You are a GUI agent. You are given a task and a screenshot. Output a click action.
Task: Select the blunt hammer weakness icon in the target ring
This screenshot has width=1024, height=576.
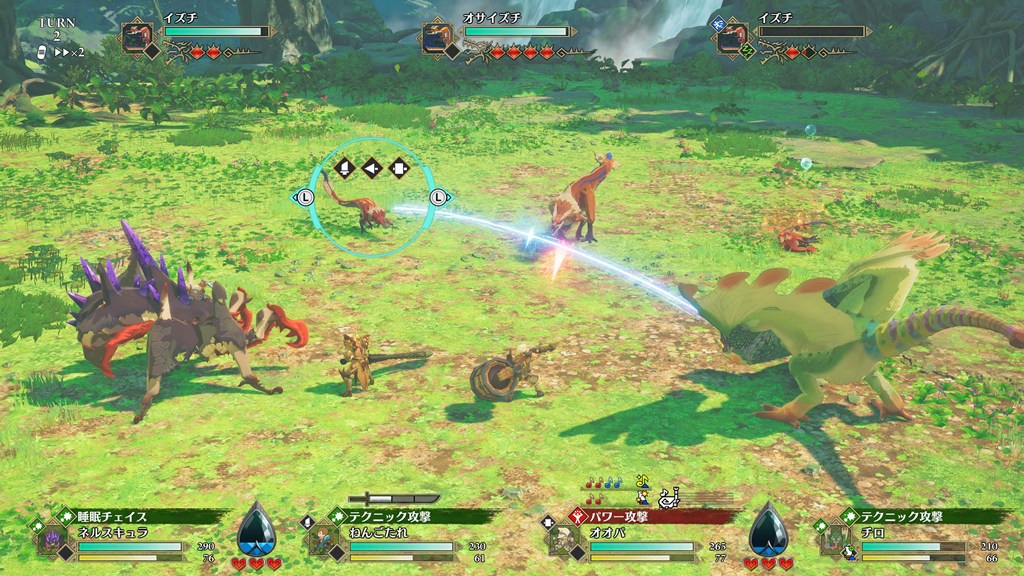(x=399, y=168)
